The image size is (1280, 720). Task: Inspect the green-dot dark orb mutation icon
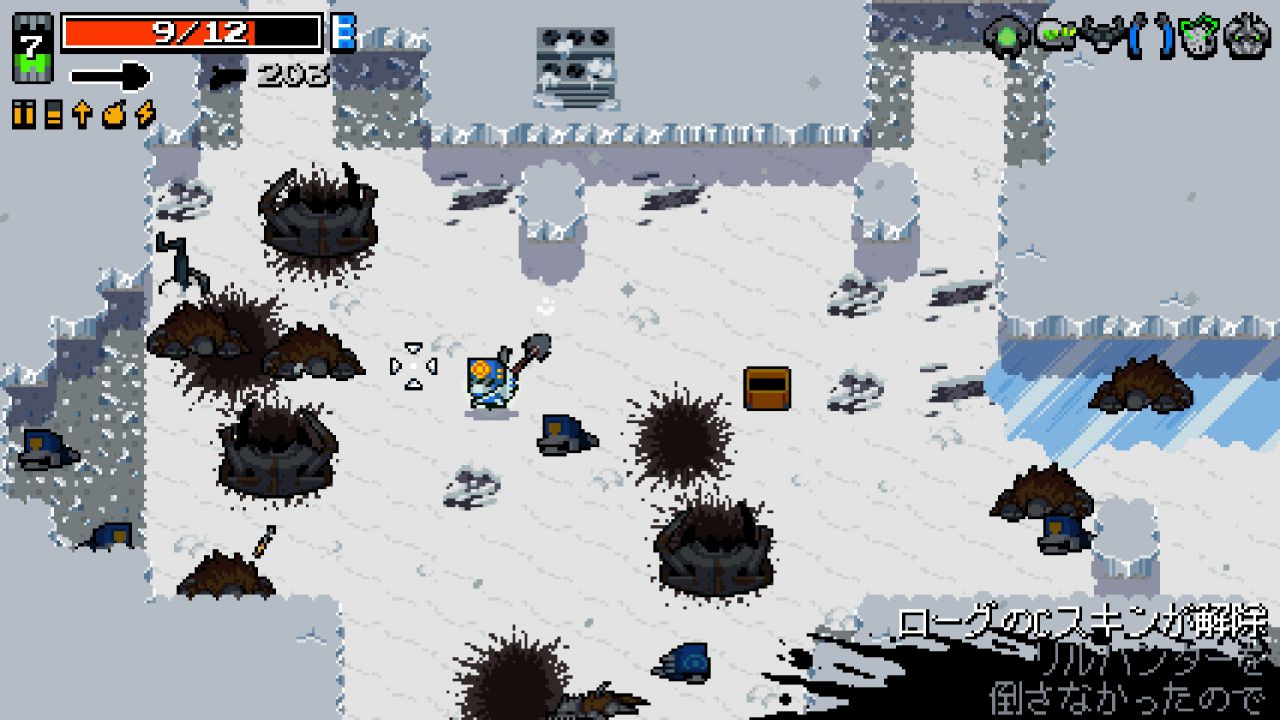pyautogui.click(x=1006, y=36)
